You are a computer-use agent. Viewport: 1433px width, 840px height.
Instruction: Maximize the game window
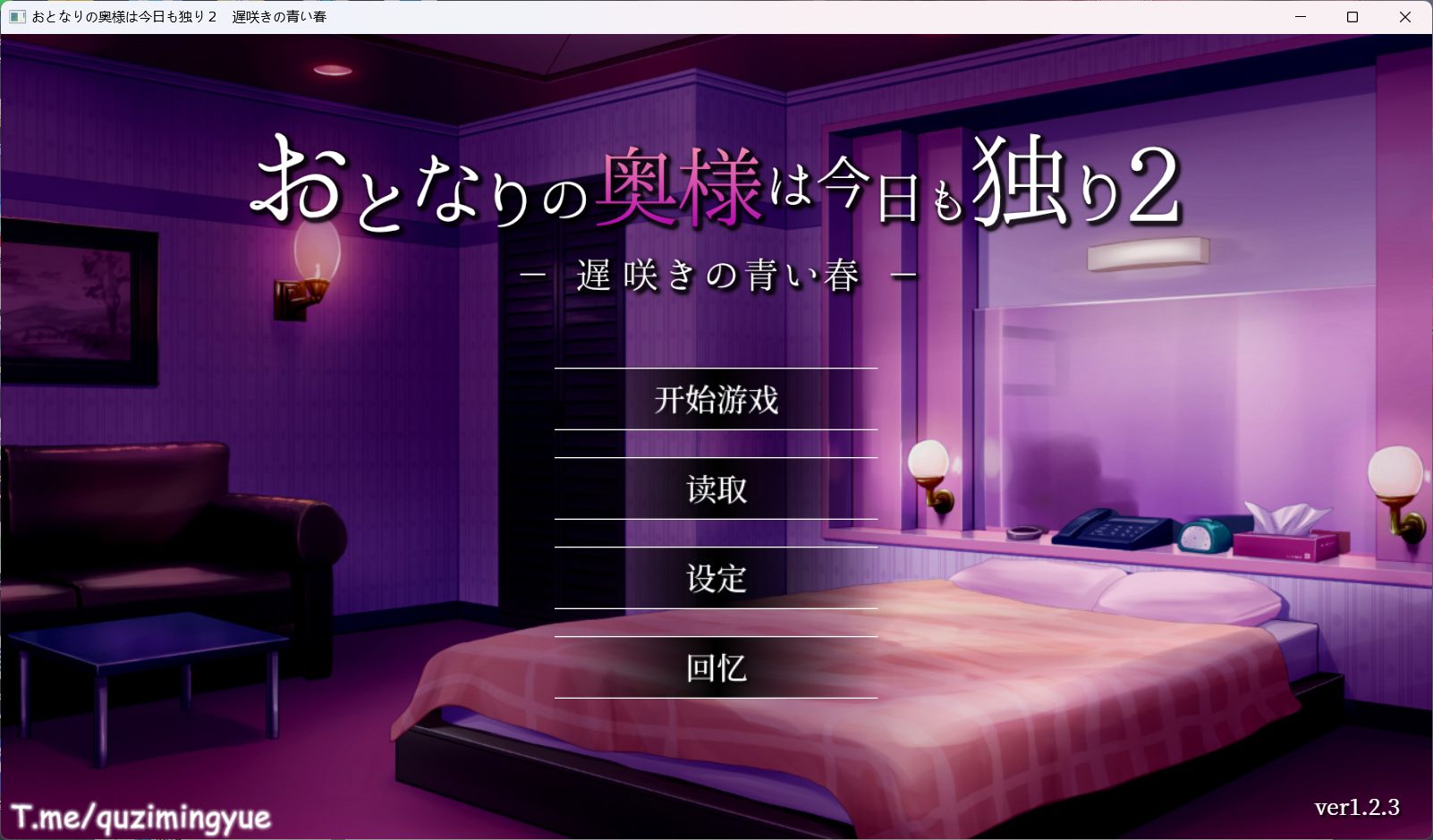1353,16
